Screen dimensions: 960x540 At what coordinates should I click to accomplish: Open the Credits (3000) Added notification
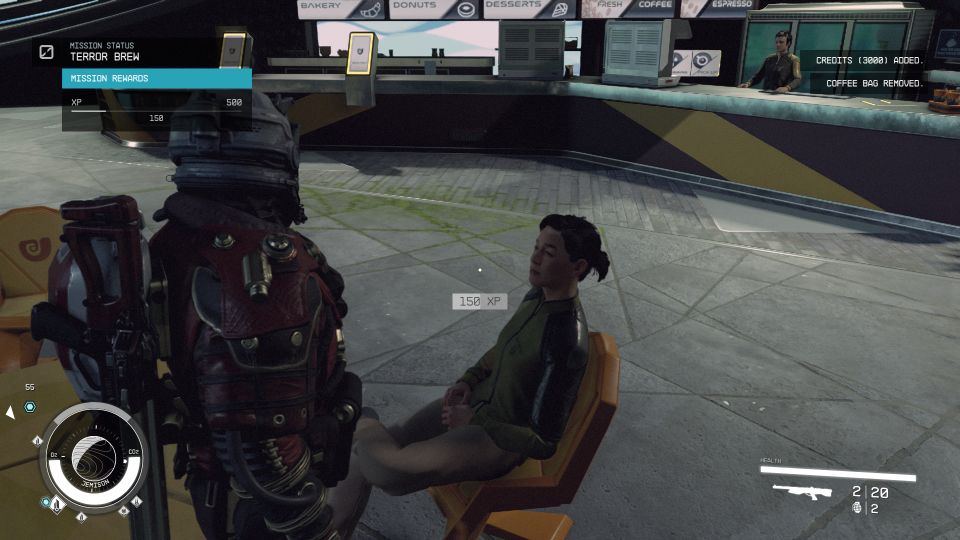869,61
